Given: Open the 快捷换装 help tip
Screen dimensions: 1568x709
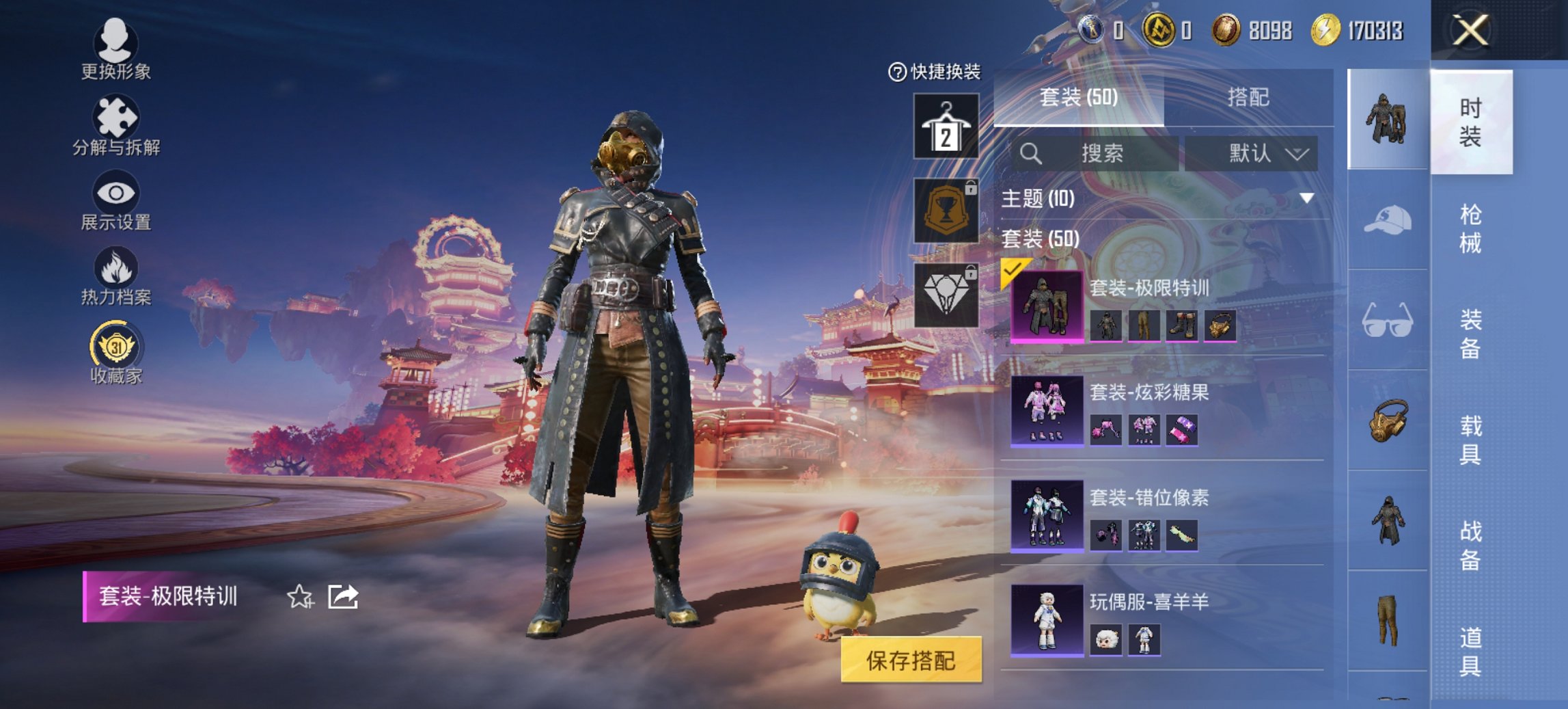Looking at the screenshot, I should tap(898, 75).
